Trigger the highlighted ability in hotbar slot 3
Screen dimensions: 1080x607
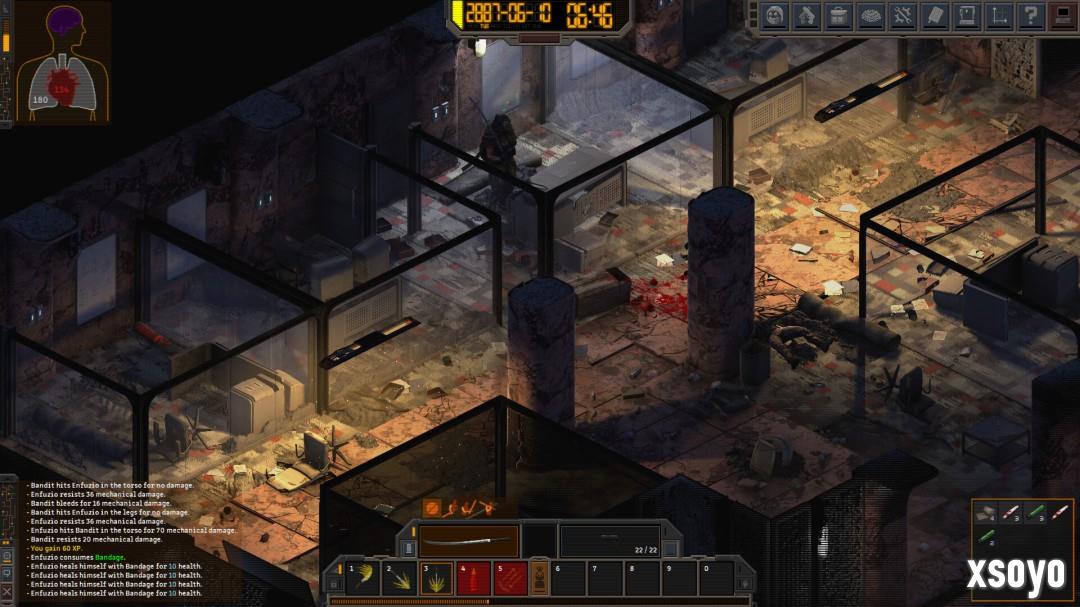coord(437,578)
